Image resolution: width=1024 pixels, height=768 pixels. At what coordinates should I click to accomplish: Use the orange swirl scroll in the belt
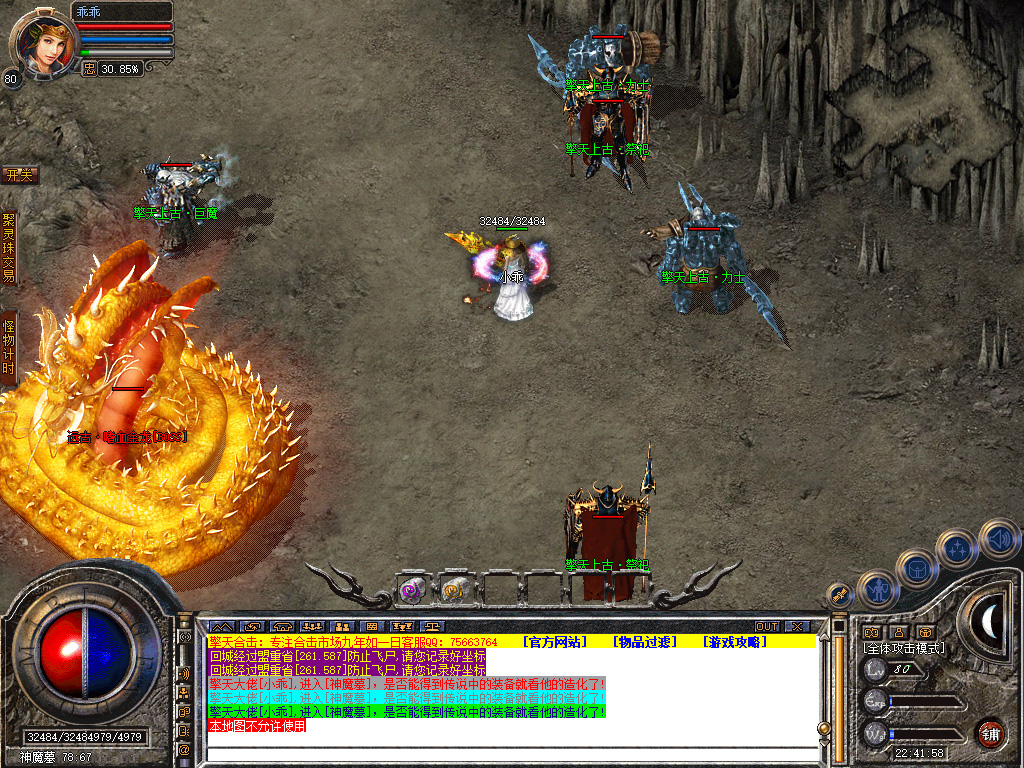pos(455,591)
